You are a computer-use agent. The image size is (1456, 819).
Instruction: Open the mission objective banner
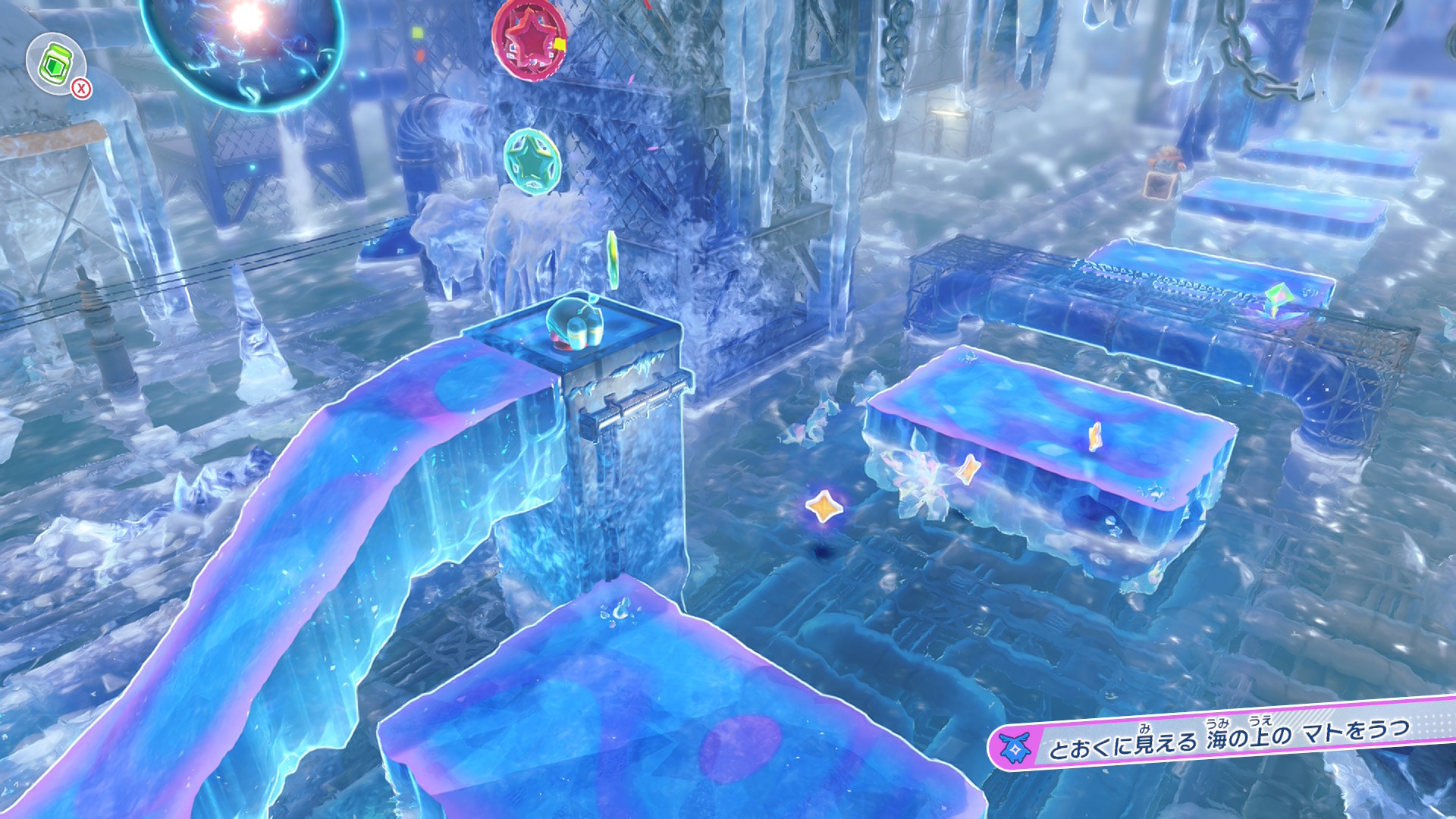tap(1222, 734)
